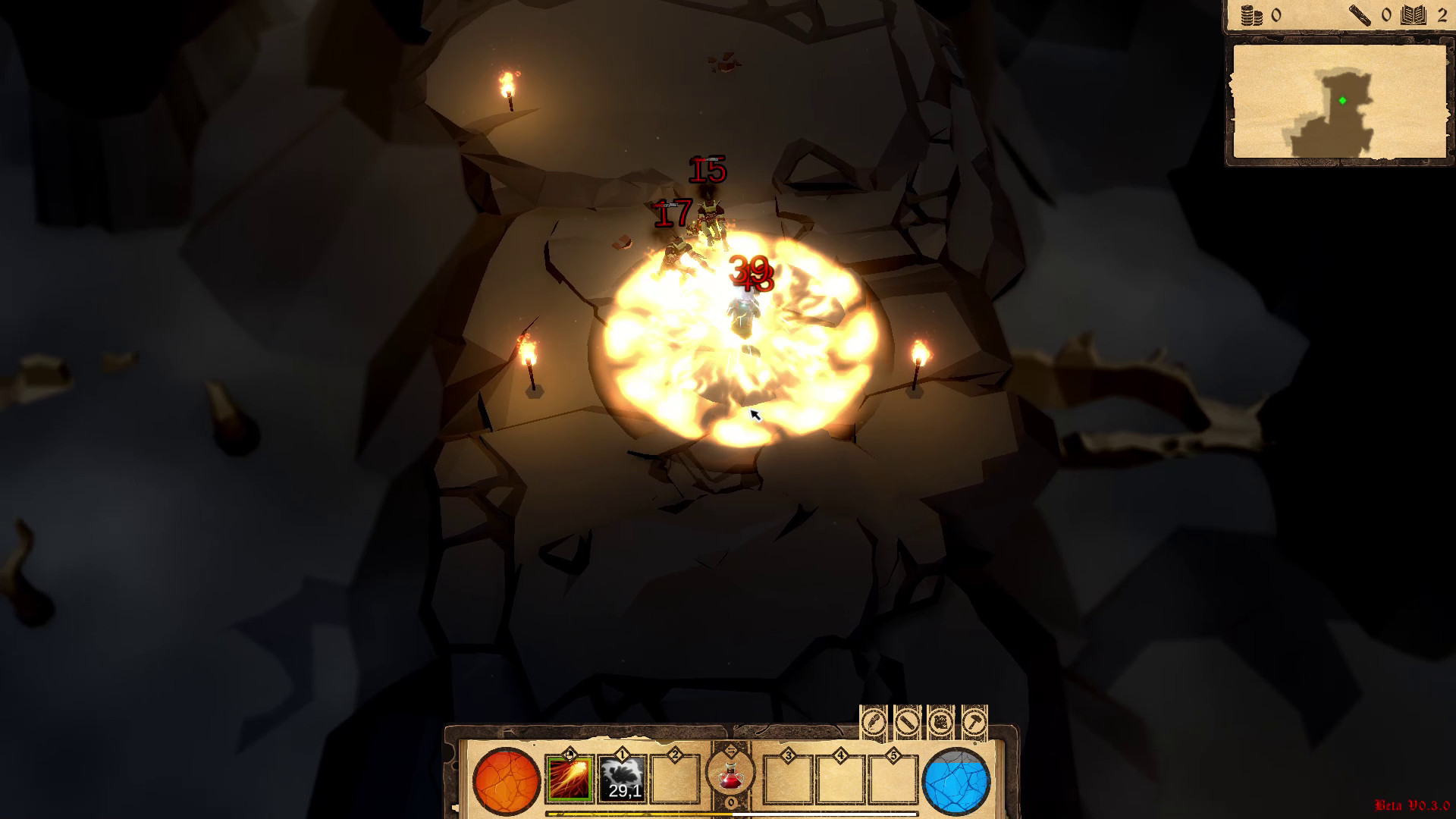Click empty hotbar slot 4
This screenshot has height=819, width=1456.
coord(840,778)
